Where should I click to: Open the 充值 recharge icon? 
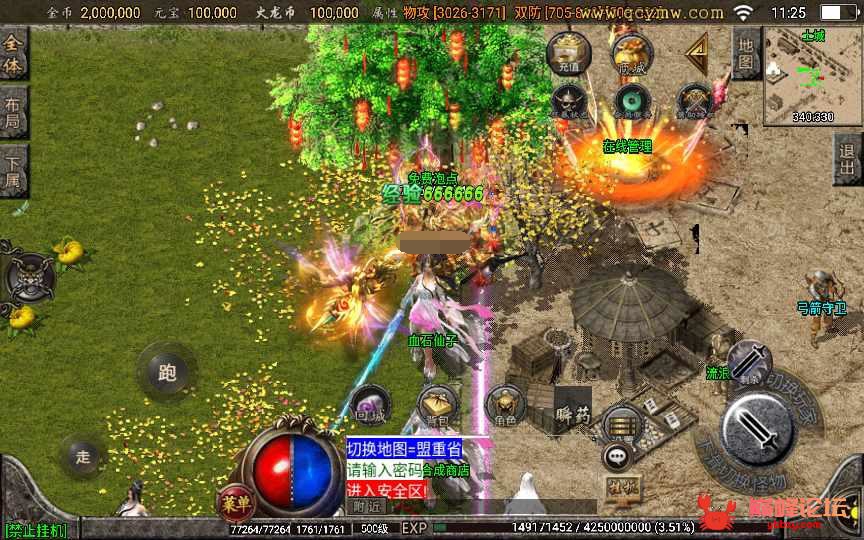pyautogui.click(x=569, y=53)
